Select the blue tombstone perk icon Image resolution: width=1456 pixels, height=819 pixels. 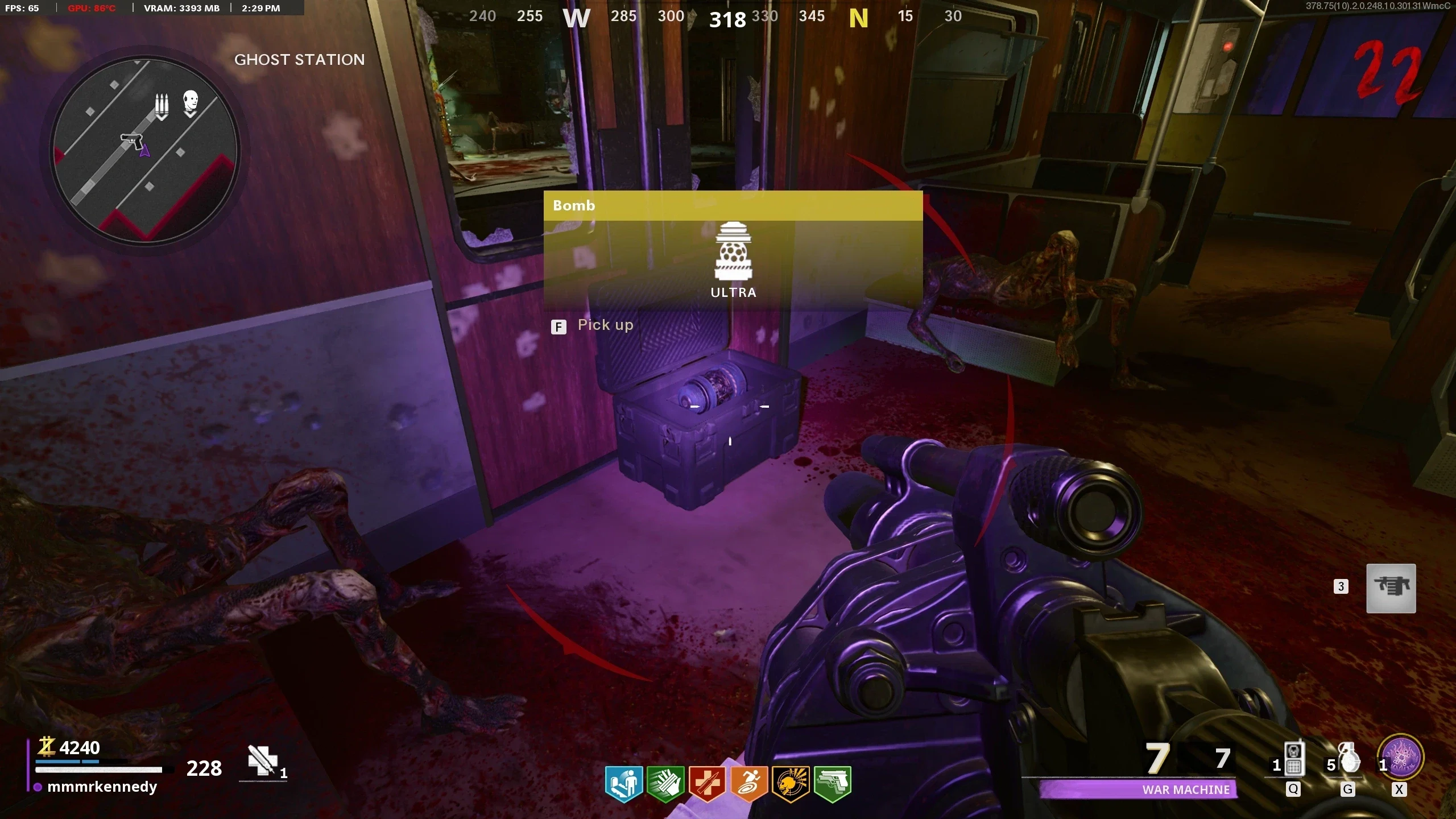pyautogui.click(x=623, y=784)
